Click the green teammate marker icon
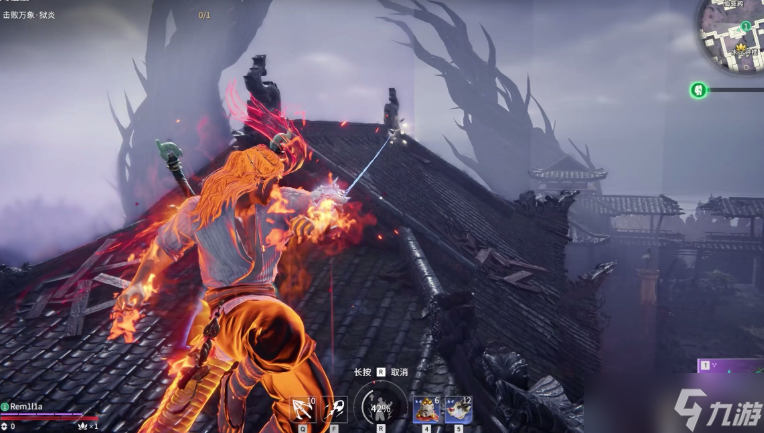 click(x=698, y=90)
